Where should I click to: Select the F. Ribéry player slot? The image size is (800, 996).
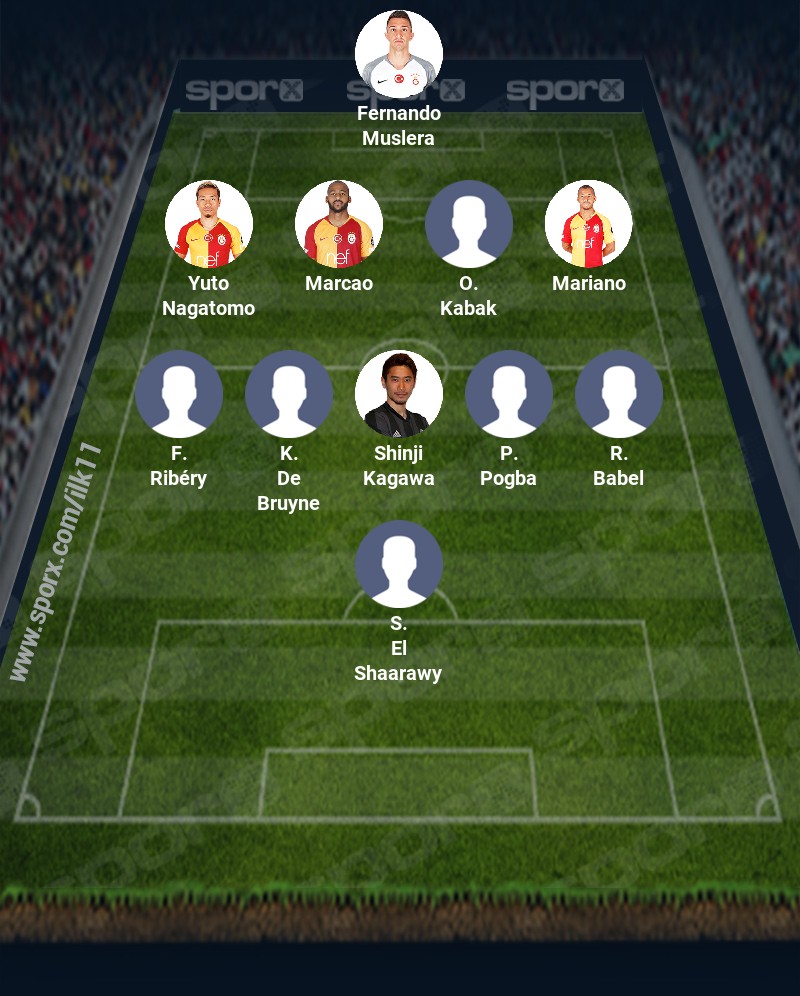[179, 394]
